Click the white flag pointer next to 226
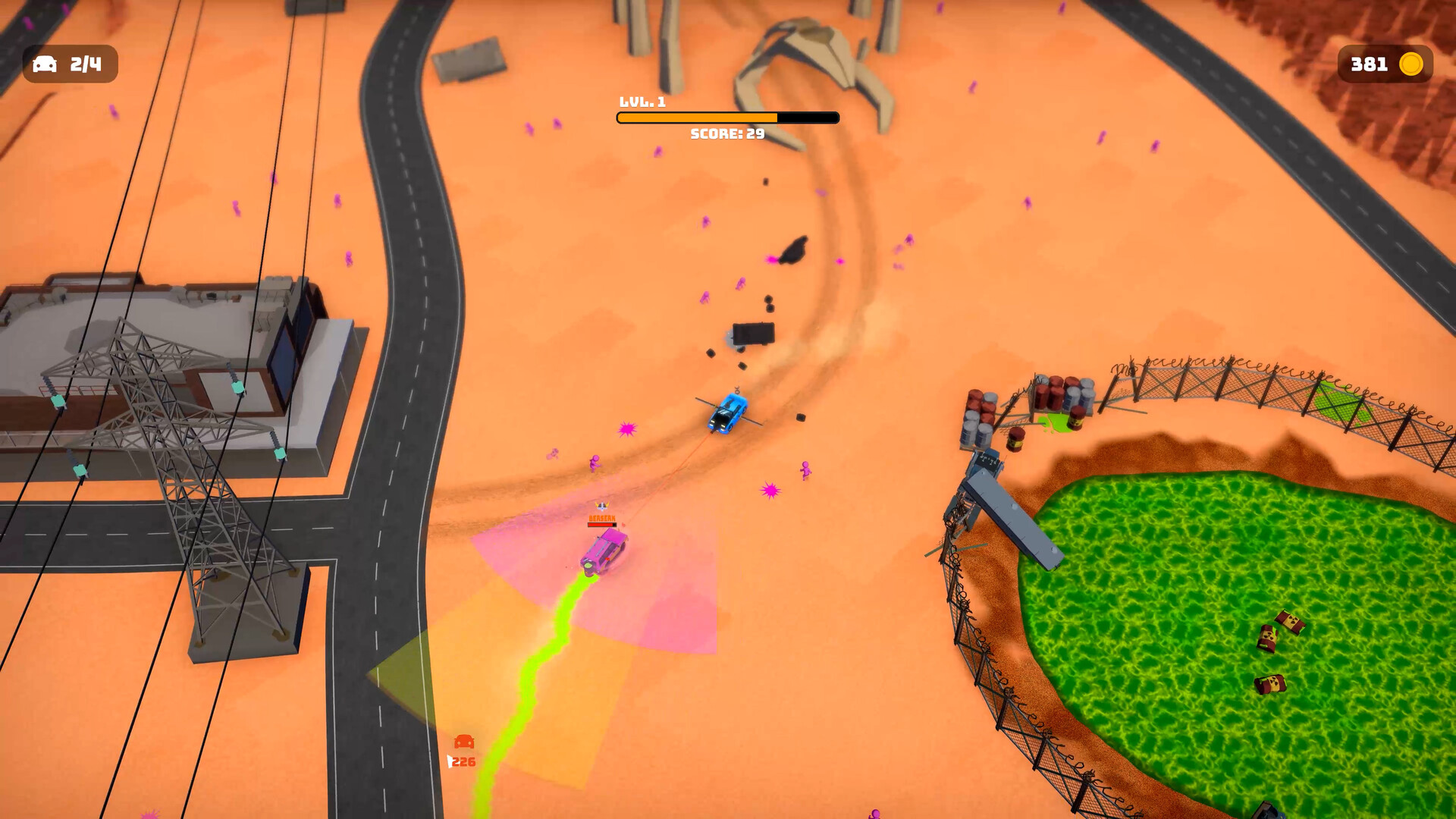This screenshot has height=819, width=1456. pyautogui.click(x=450, y=761)
